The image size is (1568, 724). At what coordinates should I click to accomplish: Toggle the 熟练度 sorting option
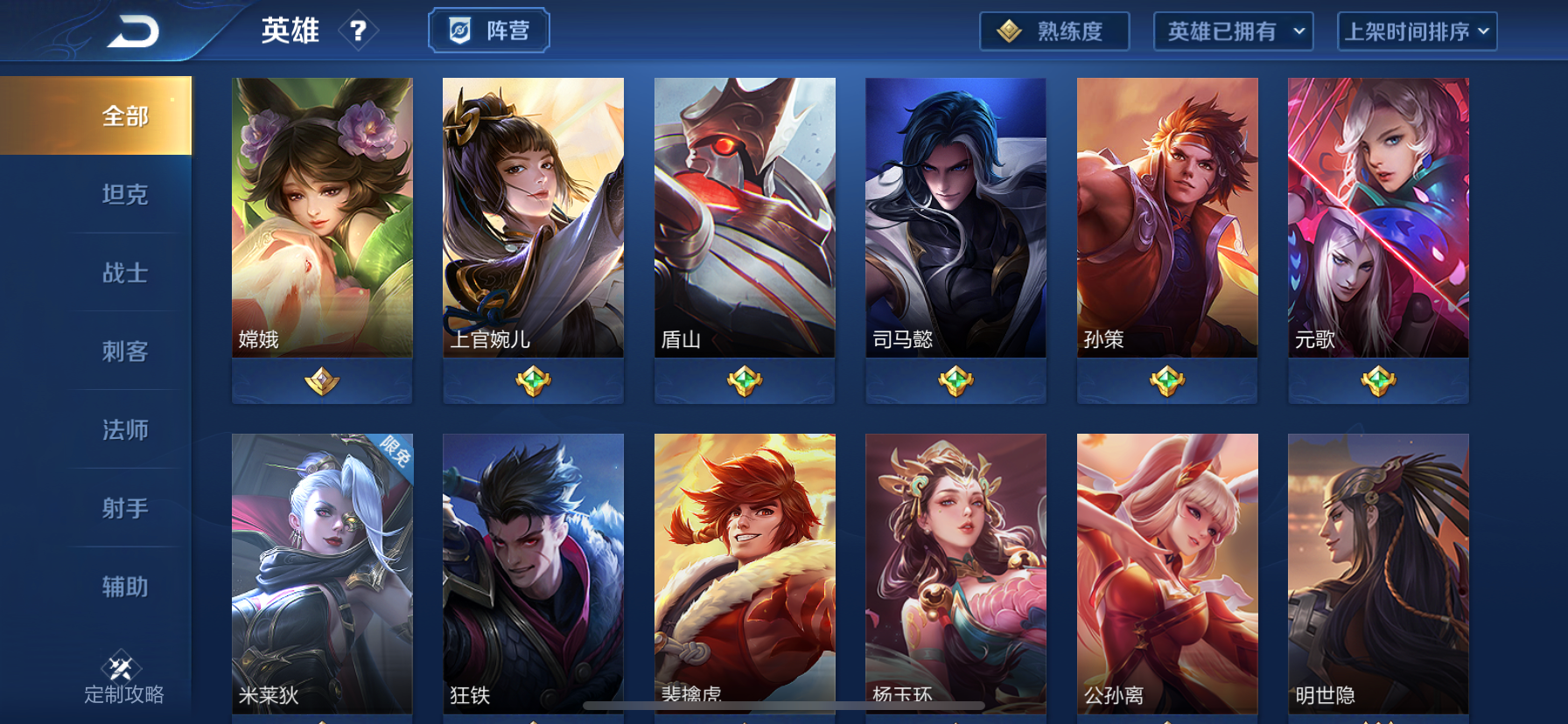(1054, 31)
